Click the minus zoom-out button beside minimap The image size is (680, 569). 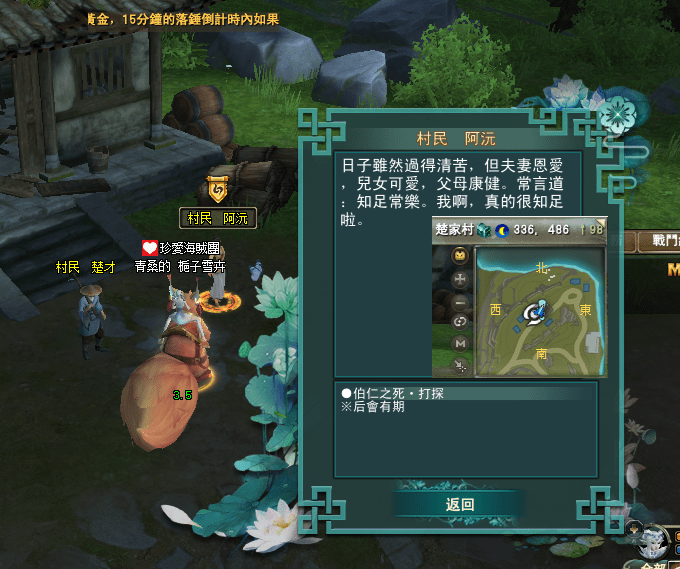pos(460,302)
